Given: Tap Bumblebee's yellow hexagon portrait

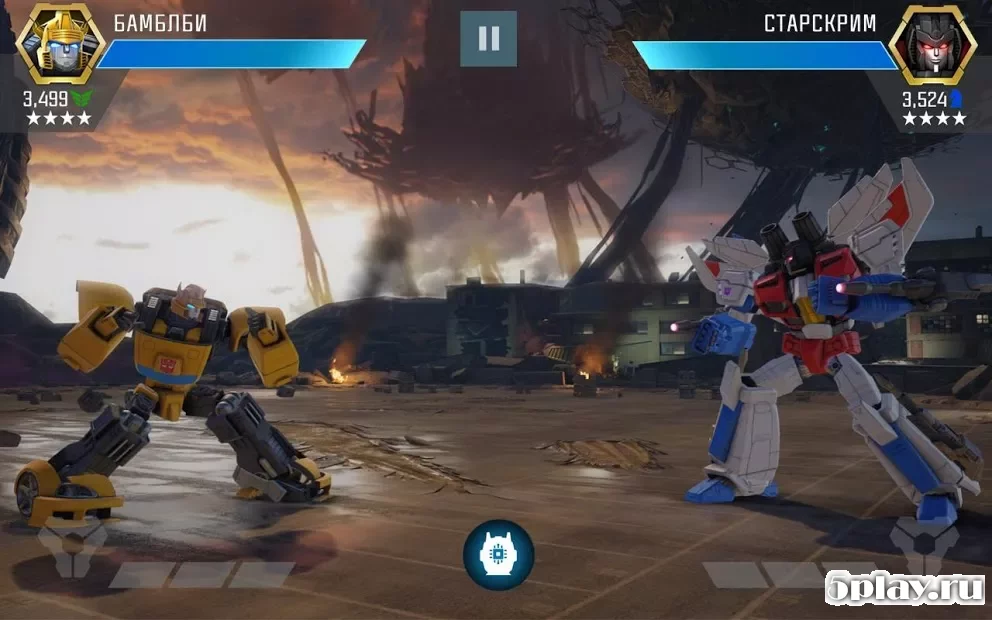Looking at the screenshot, I should [x=60, y=44].
